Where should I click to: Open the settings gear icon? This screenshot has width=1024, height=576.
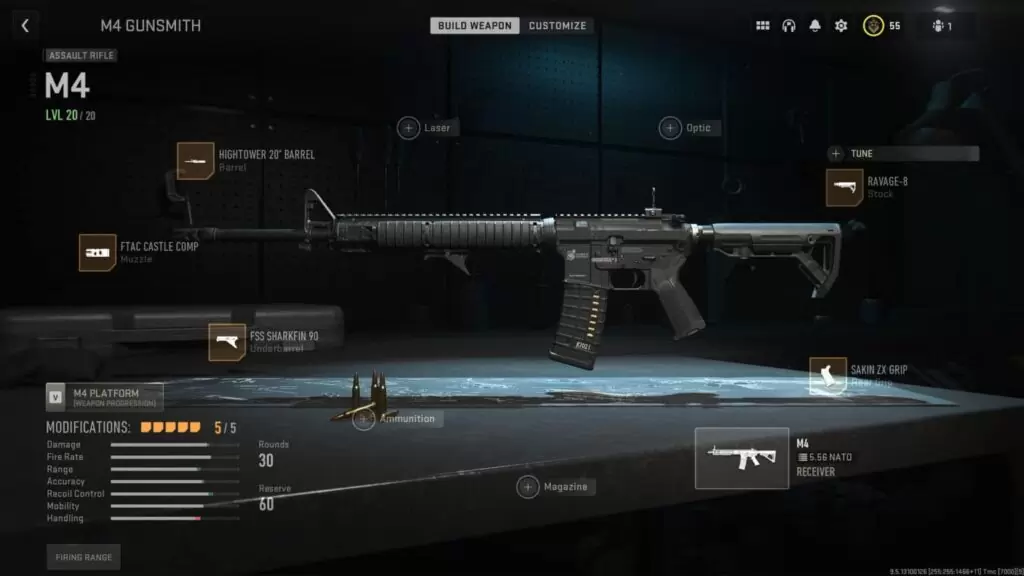840,26
